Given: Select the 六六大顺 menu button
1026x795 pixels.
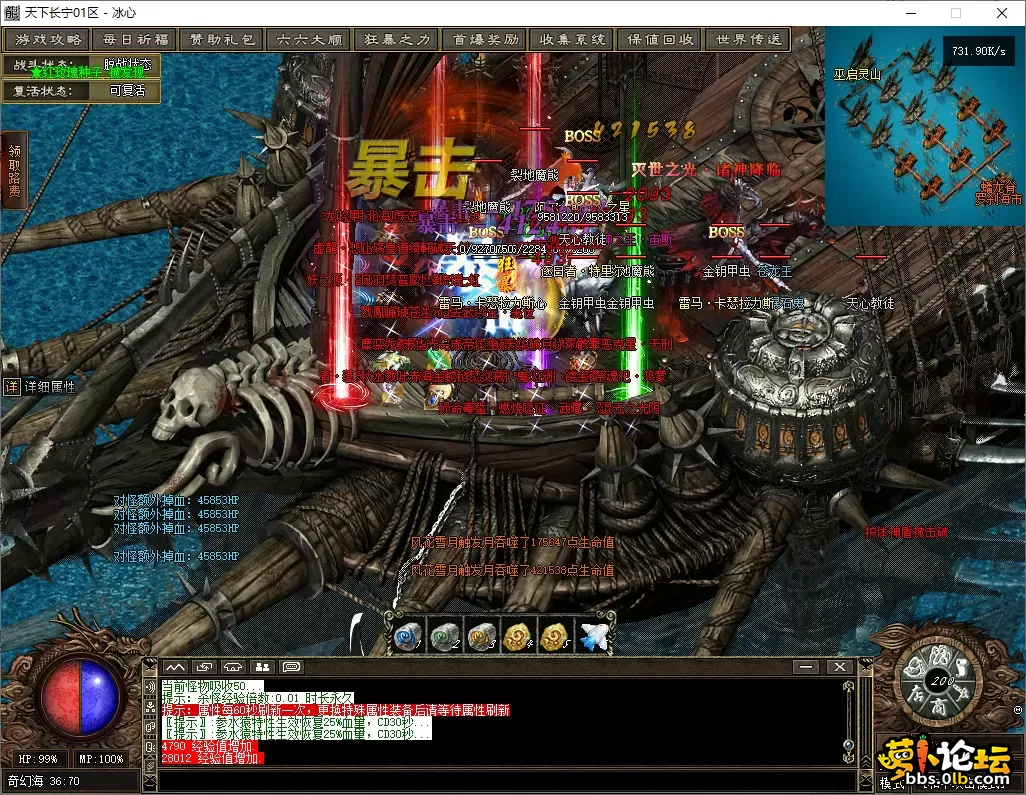Looking at the screenshot, I should (309, 40).
